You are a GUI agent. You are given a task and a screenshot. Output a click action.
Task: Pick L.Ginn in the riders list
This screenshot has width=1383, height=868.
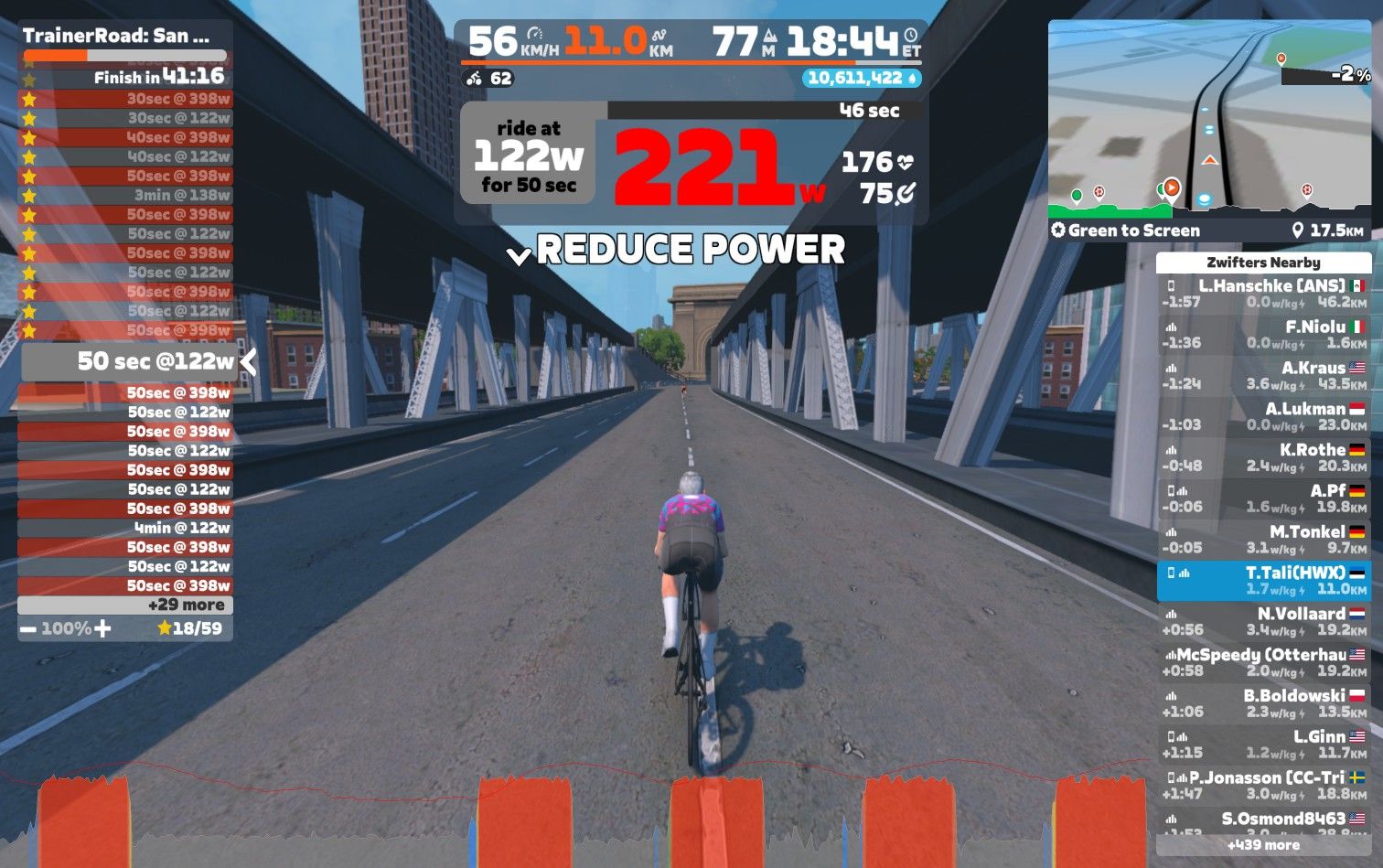tap(1263, 745)
